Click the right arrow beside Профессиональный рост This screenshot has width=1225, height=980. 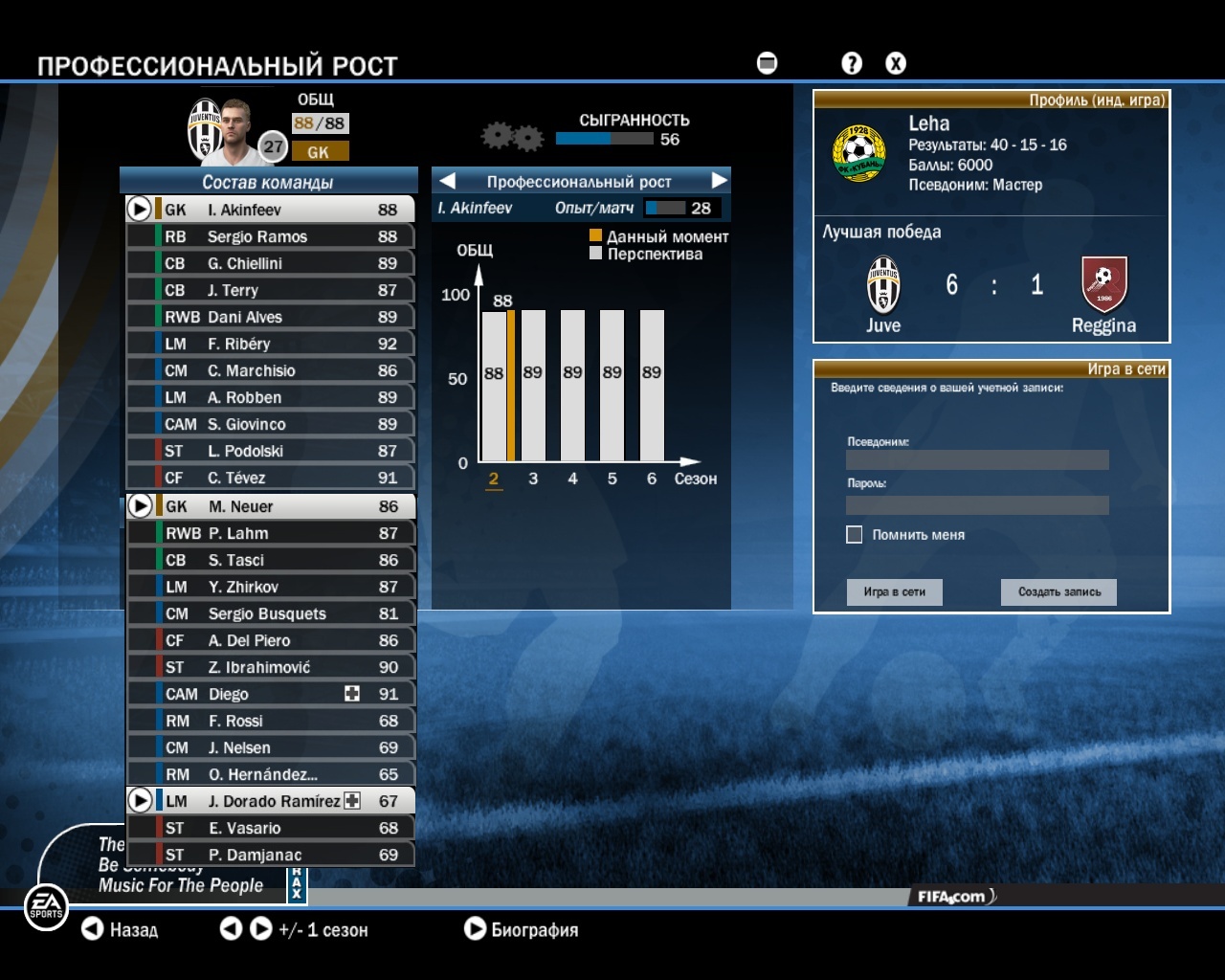(720, 181)
